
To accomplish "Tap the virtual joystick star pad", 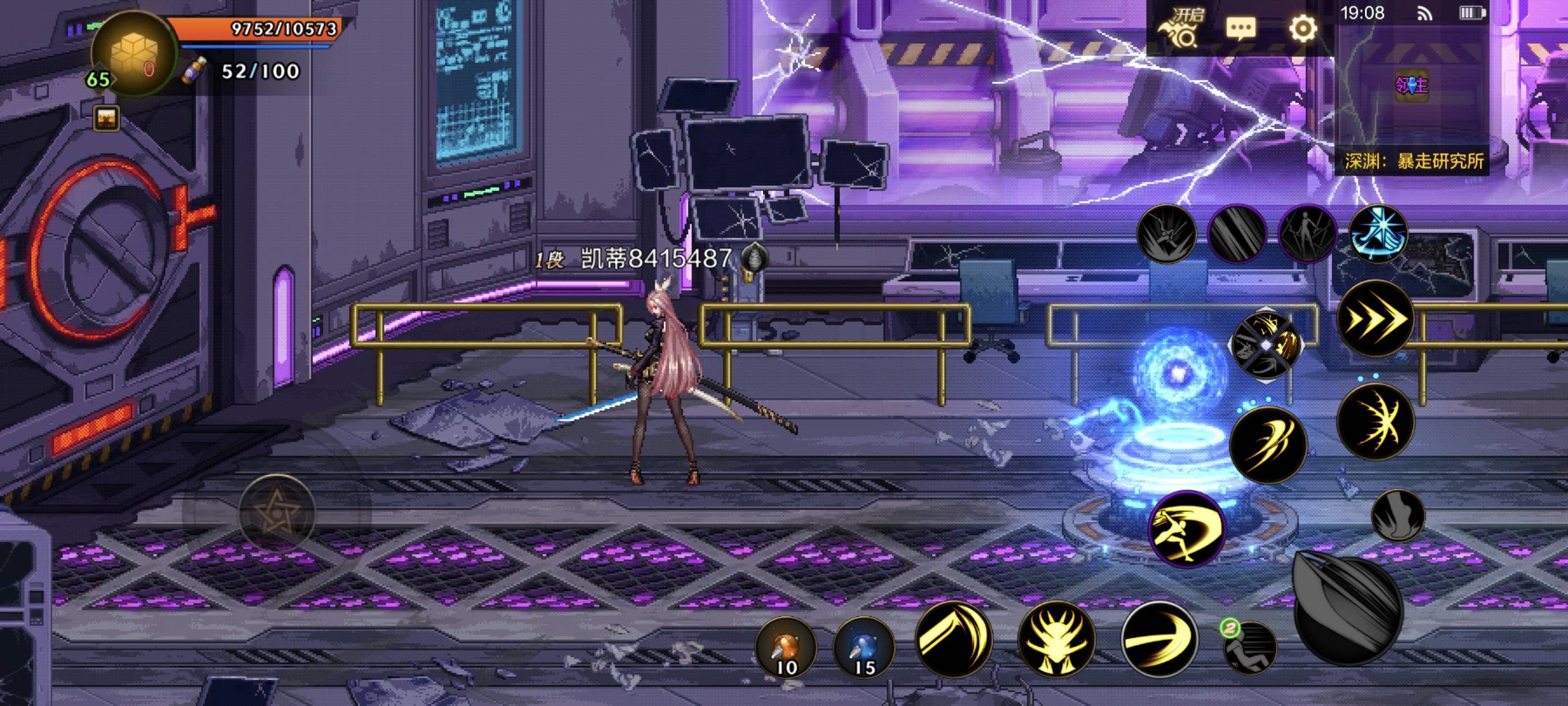I will [277, 512].
